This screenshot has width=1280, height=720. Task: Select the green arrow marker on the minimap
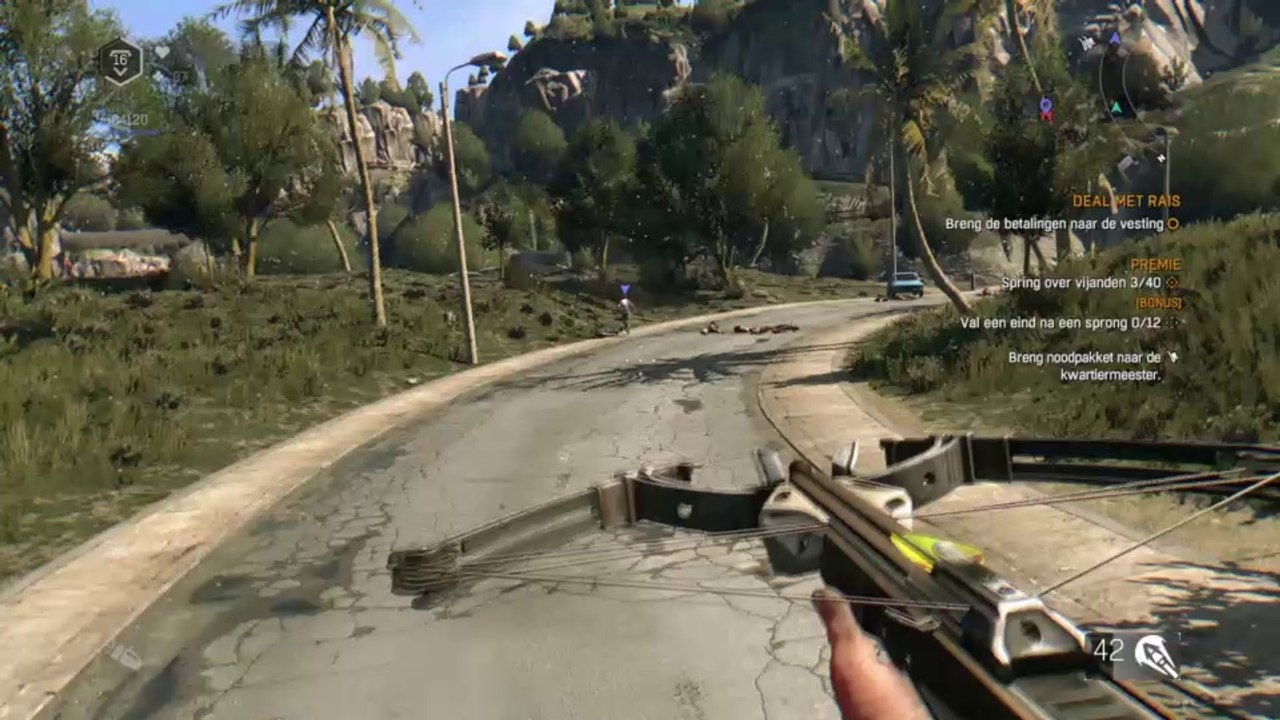pos(1116,108)
